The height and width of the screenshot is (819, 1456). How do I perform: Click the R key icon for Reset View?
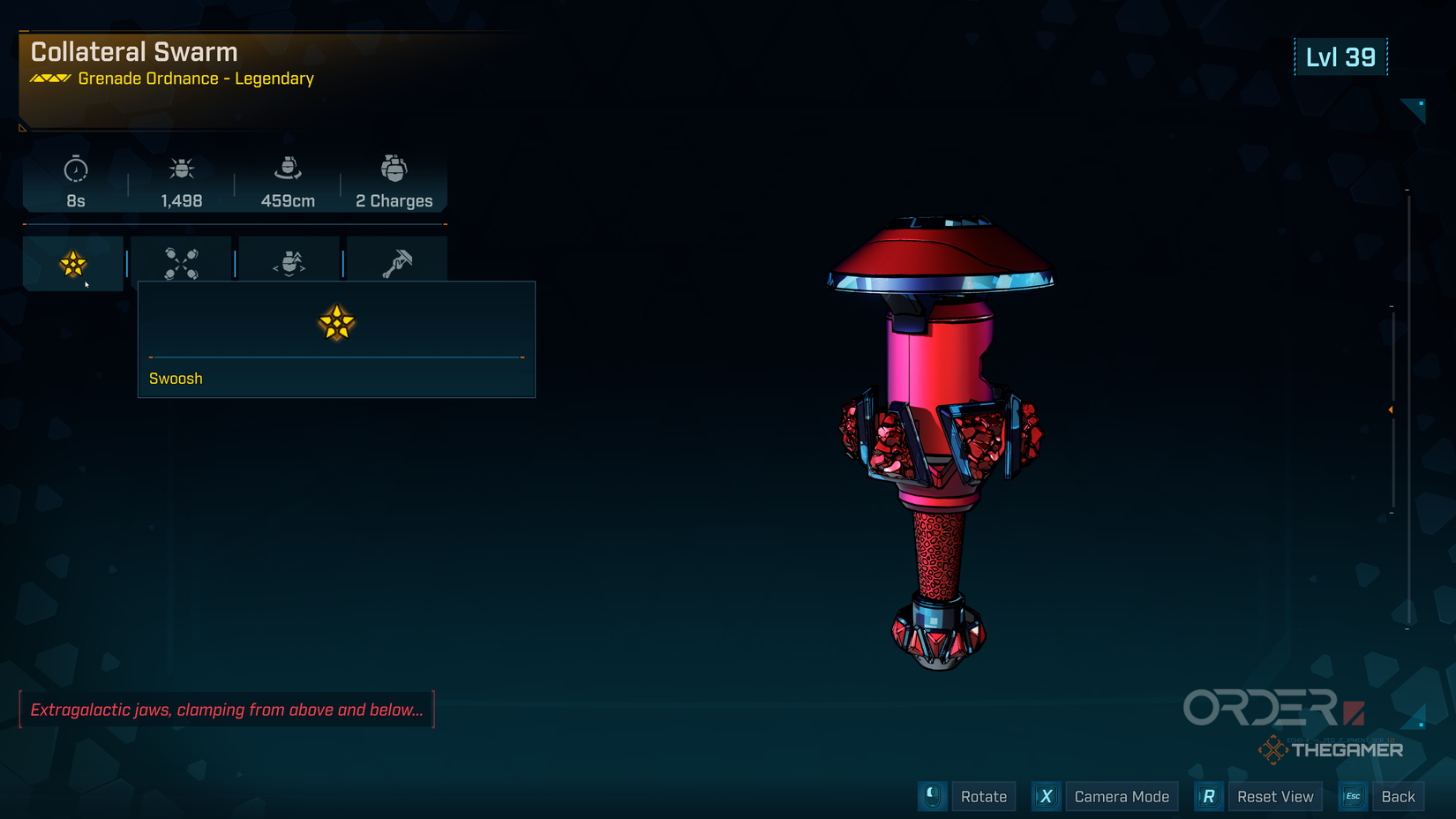click(1208, 796)
